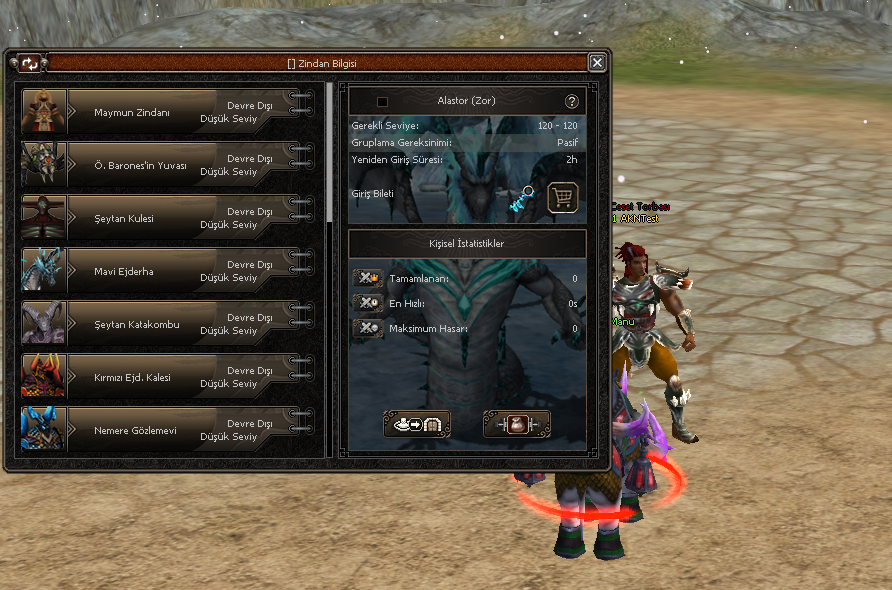The width and height of the screenshot is (892, 590).
Task: Choose the Nemere Gözlemevi dungeon
Action: [x=168, y=430]
